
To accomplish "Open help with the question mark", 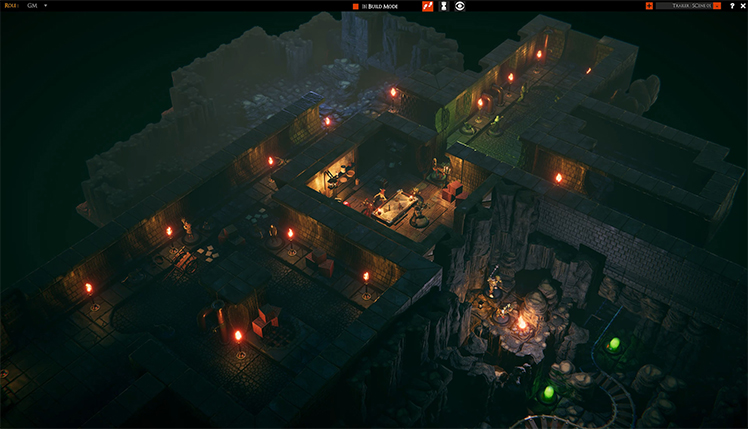I will (731, 6).
